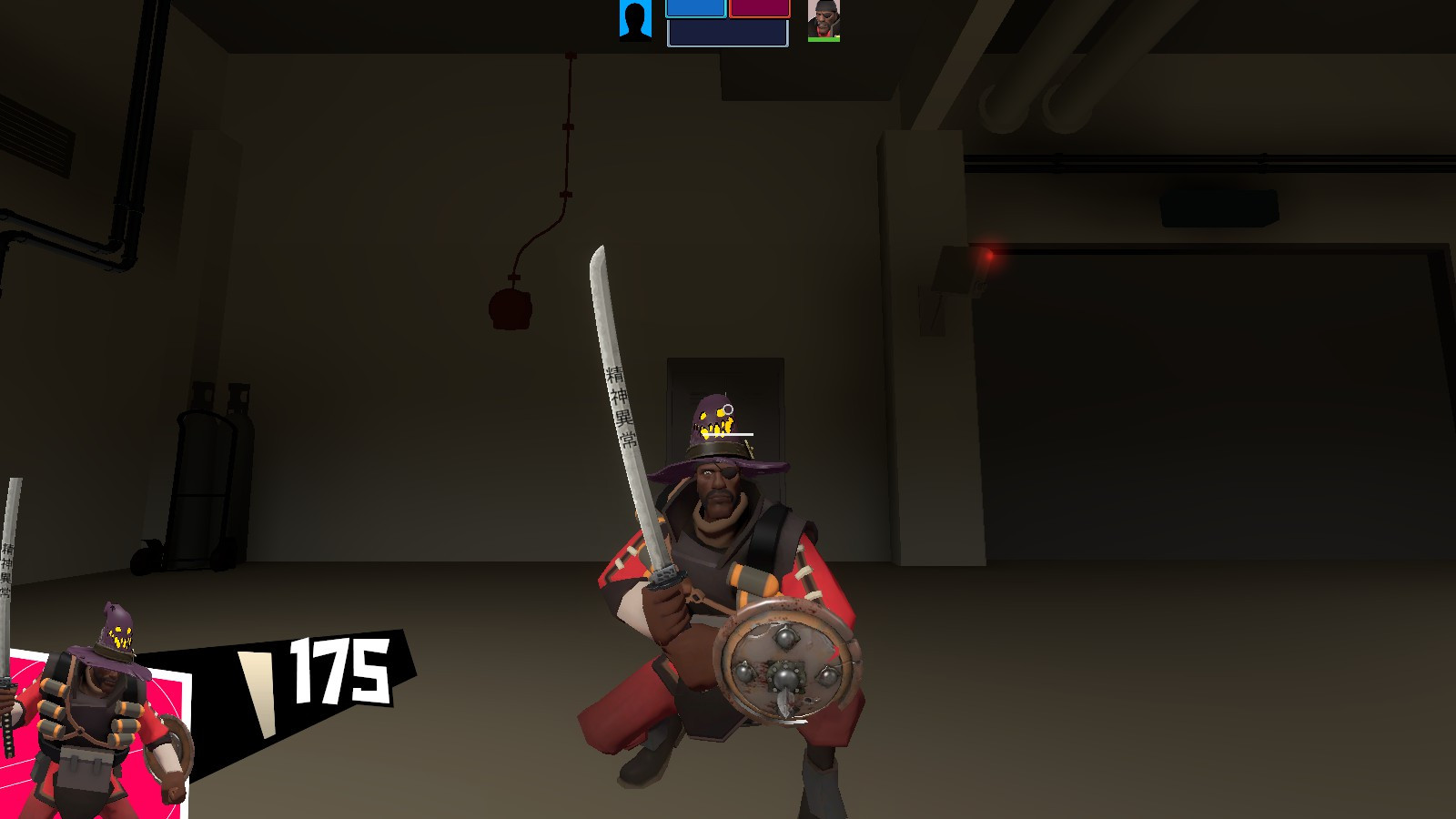This screenshot has width=1456, height=819.
Task: Click the dark garage door on the right
Action: pyautogui.click(x=1183, y=409)
